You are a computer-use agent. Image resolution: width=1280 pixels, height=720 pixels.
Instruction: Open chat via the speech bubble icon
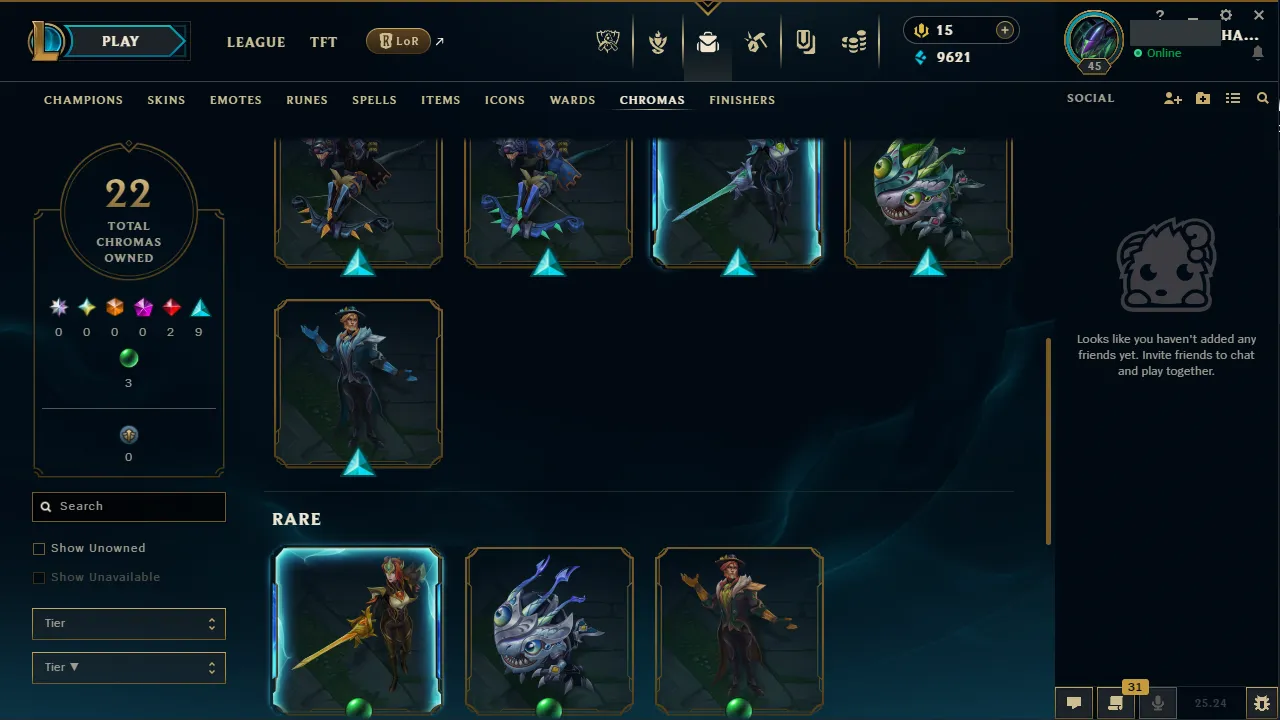[x=1073, y=703]
